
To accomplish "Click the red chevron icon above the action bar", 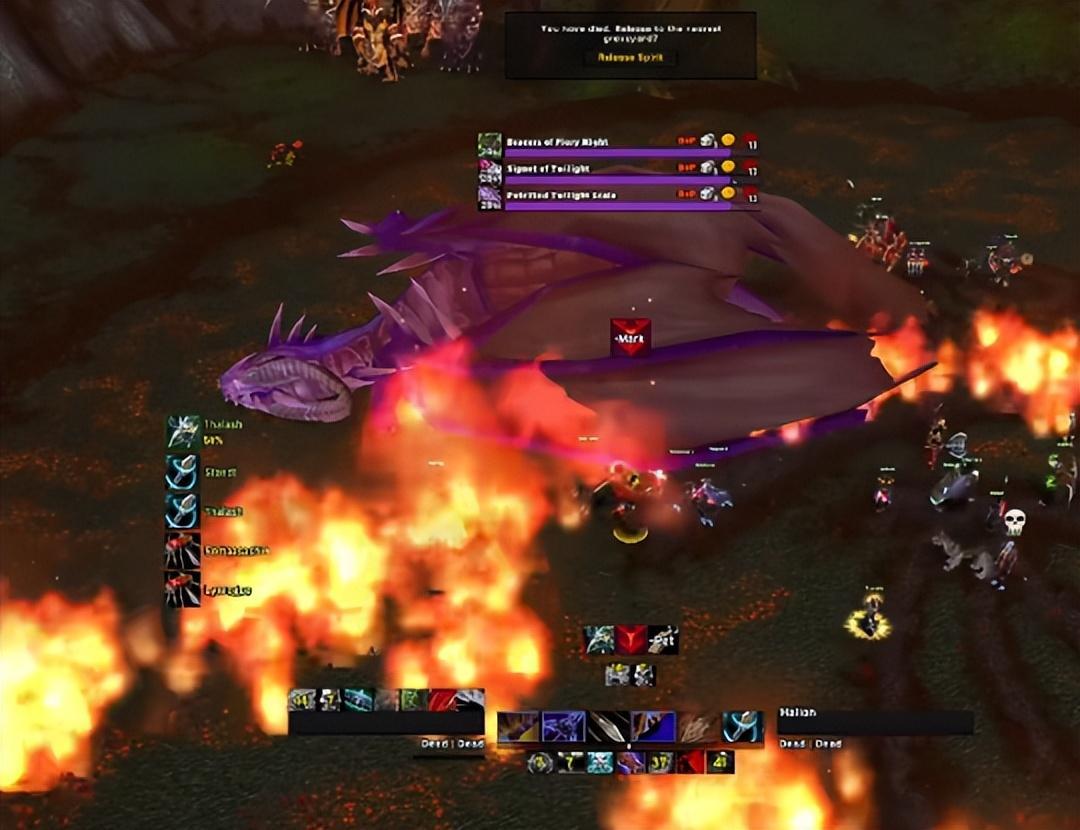I will [x=631, y=640].
